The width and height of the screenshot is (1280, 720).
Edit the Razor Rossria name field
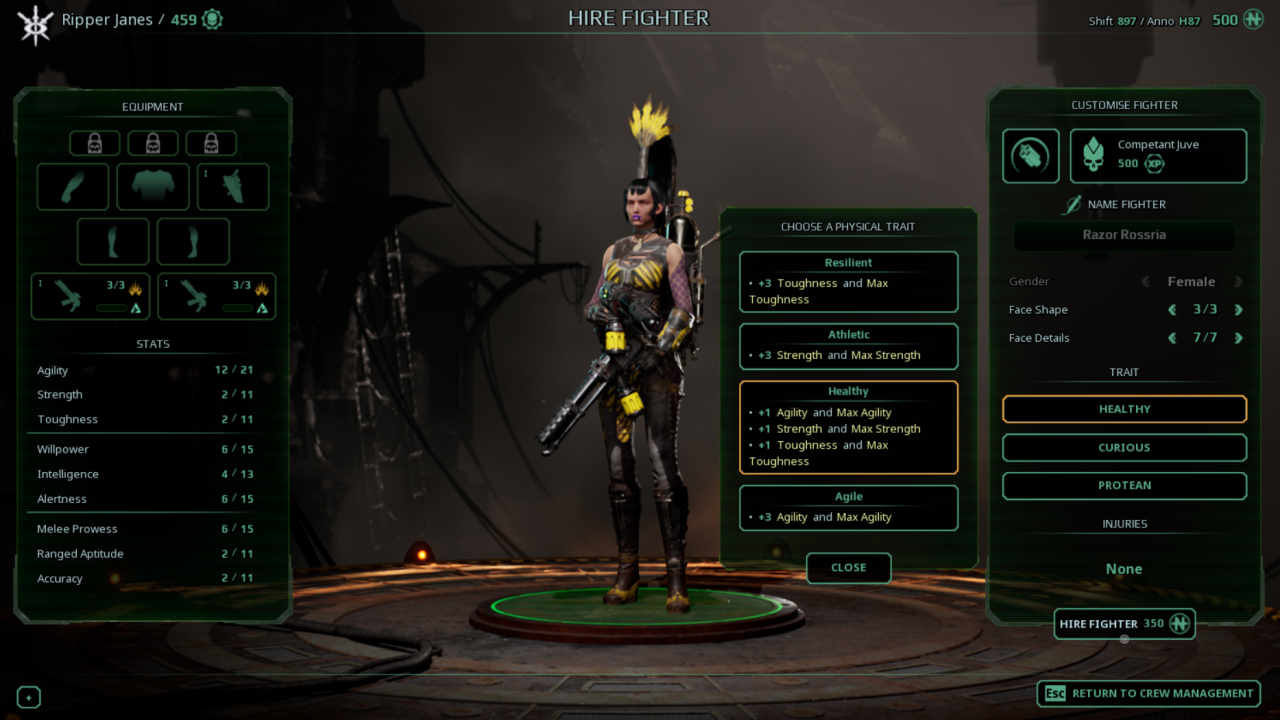1124,236
